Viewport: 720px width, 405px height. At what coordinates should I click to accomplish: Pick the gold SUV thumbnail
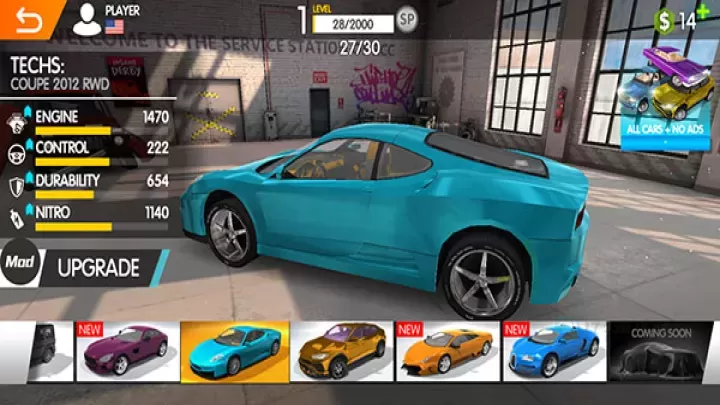(343, 351)
